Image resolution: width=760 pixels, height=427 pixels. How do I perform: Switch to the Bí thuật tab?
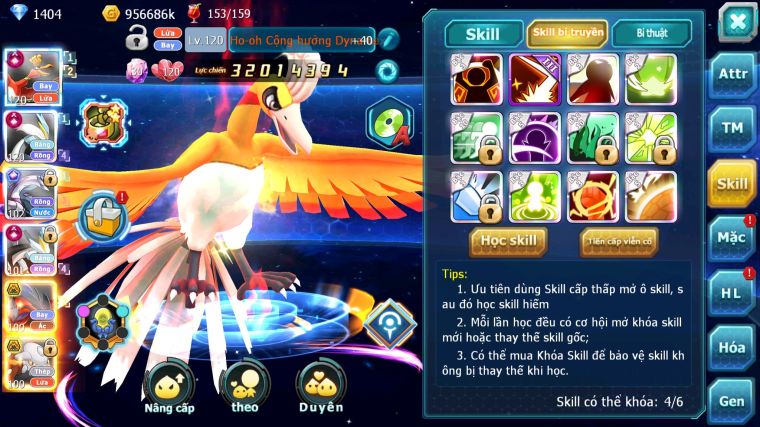[650, 33]
